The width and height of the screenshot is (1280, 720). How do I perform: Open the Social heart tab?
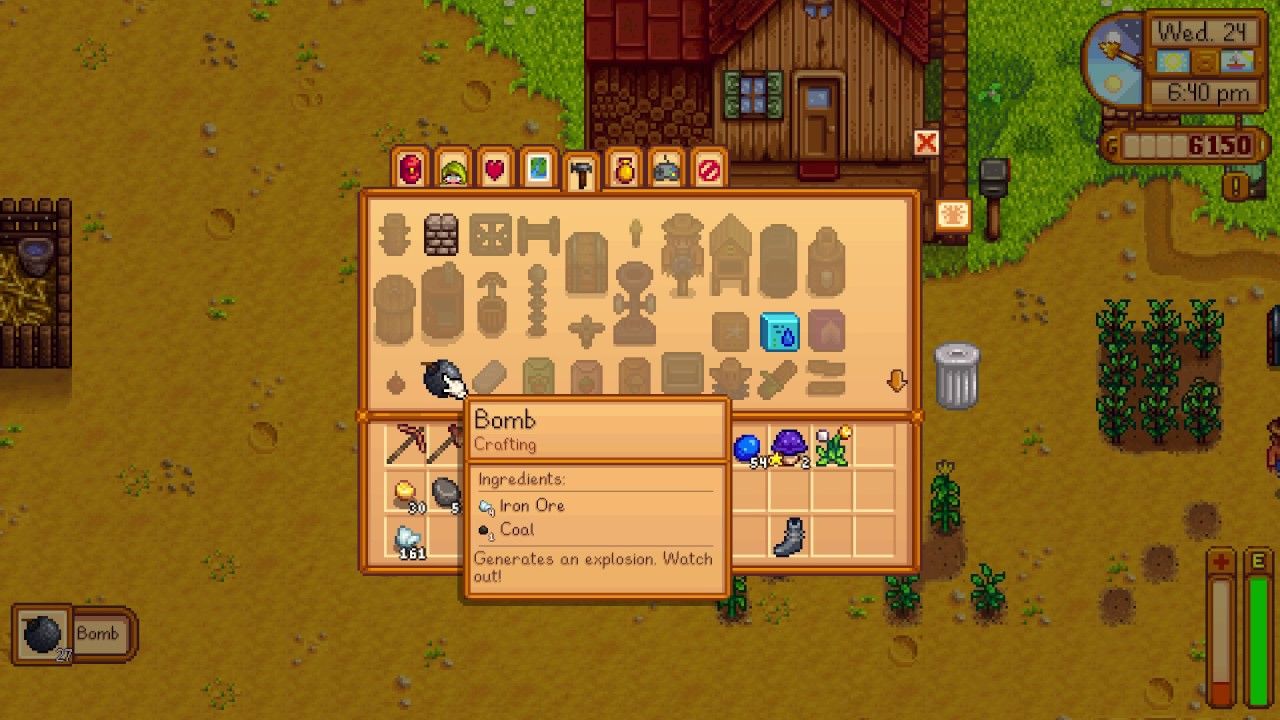coord(497,169)
